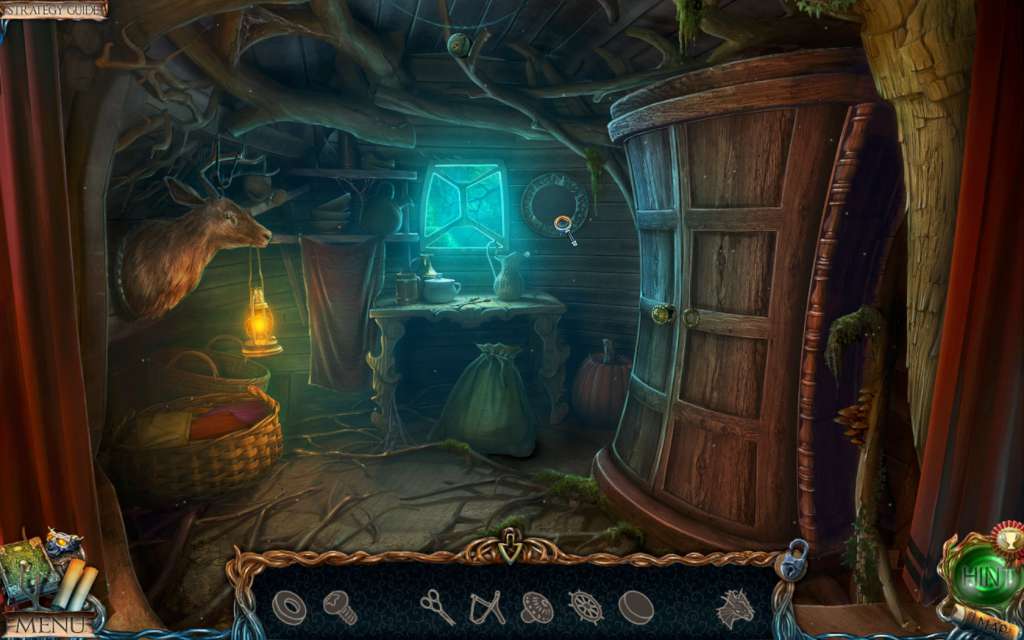Select the screw silhouette item
This screenshot has width=1024, height=640.
click(x=340, y=606)
